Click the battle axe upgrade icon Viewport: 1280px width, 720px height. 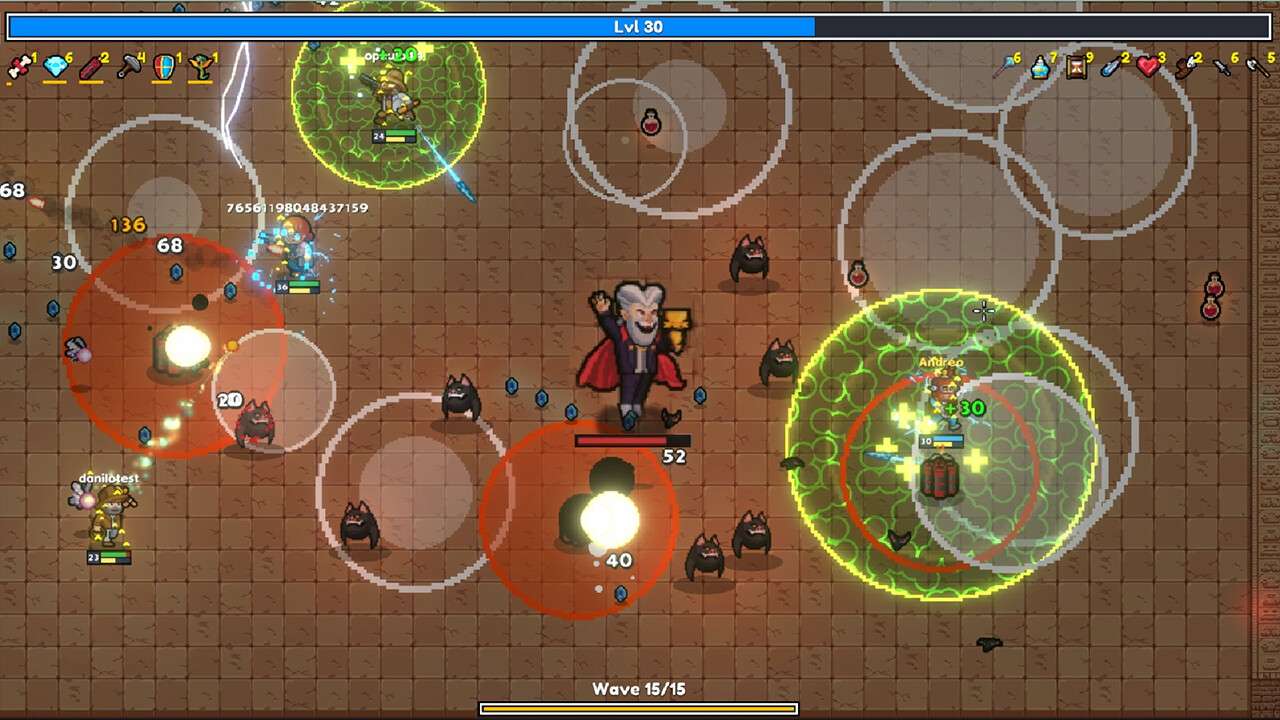coord(1257,67)
